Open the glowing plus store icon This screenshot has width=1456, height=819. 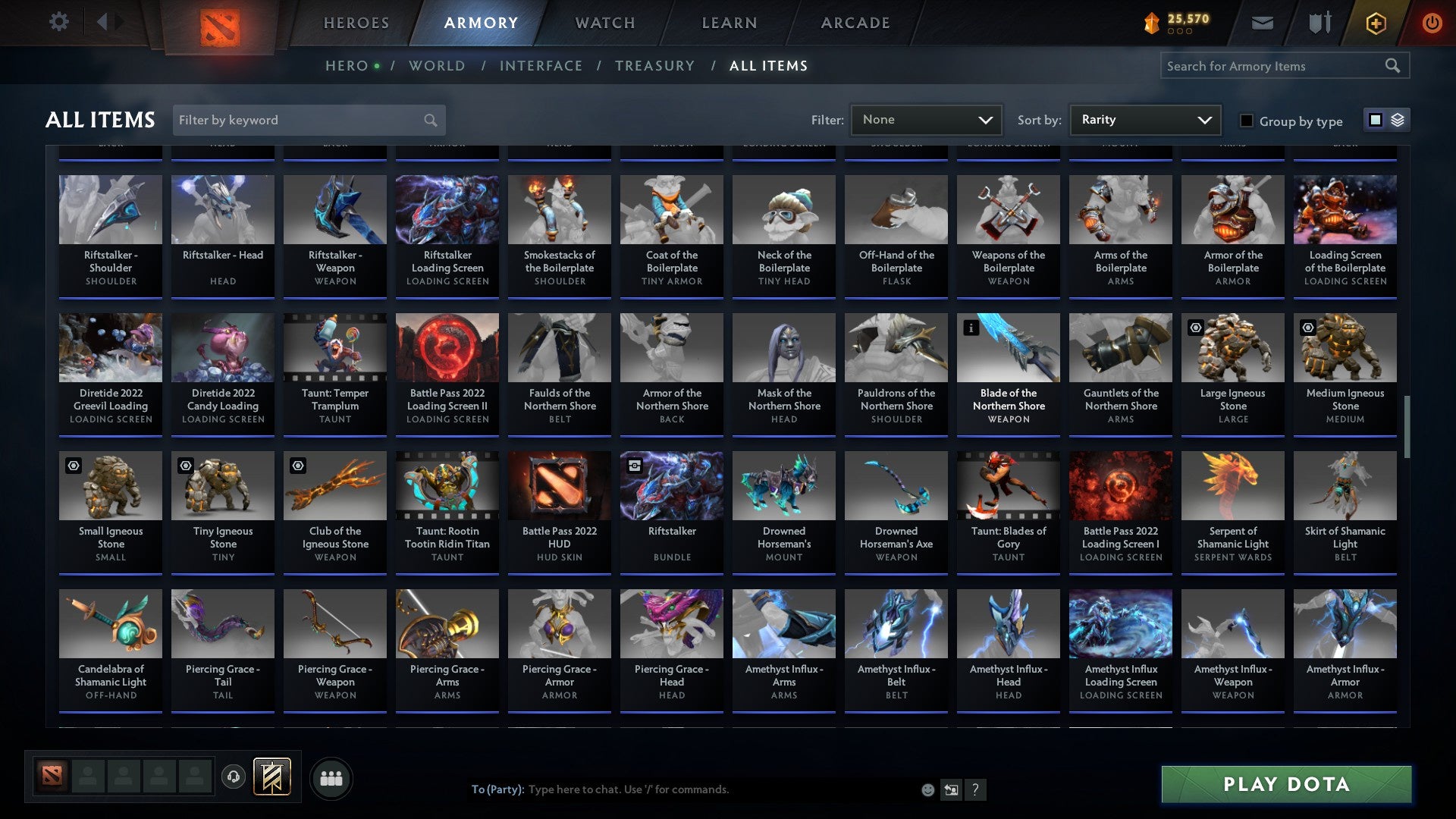pos(1375,23)
